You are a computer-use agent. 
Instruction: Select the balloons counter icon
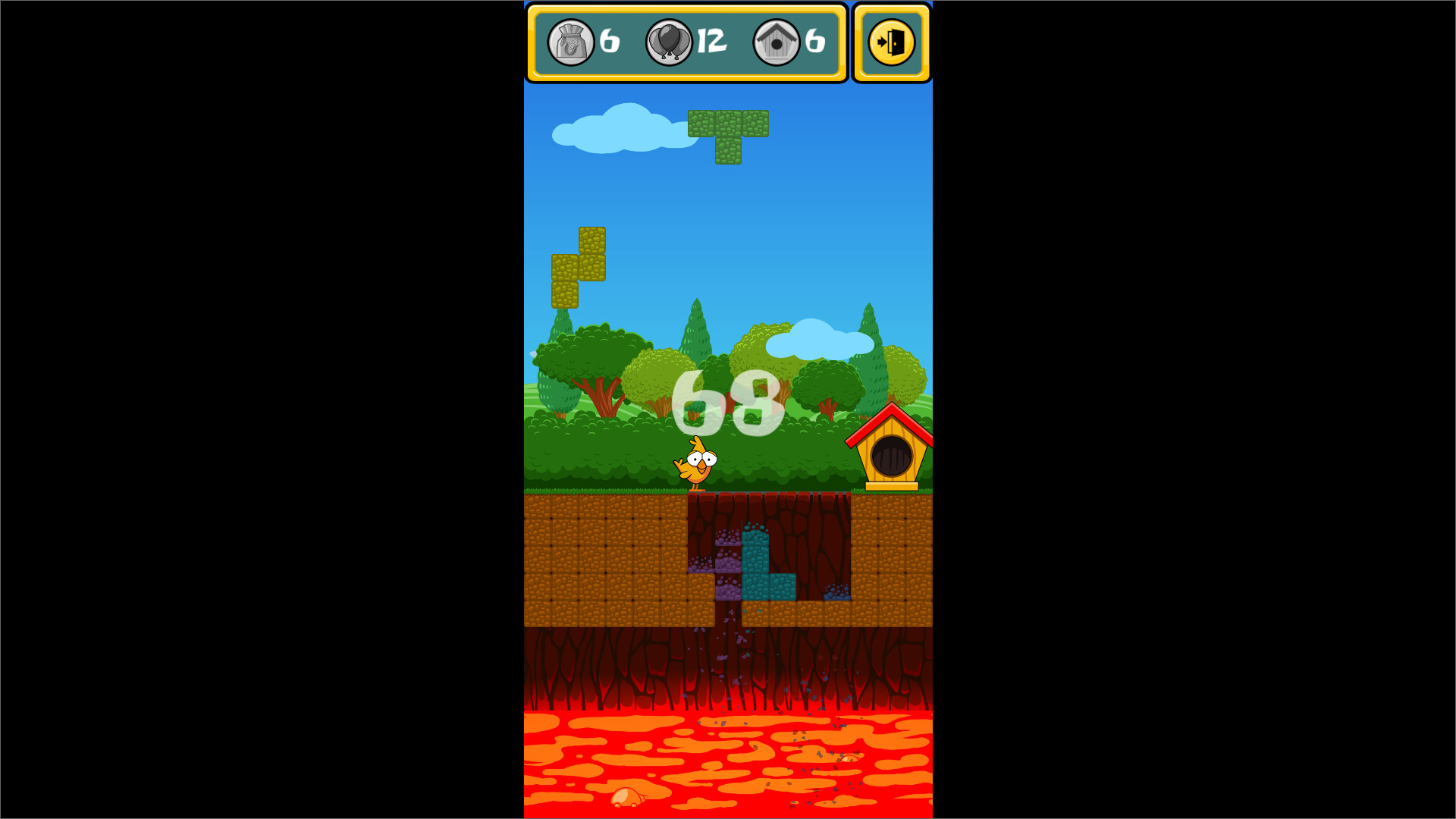670,43
